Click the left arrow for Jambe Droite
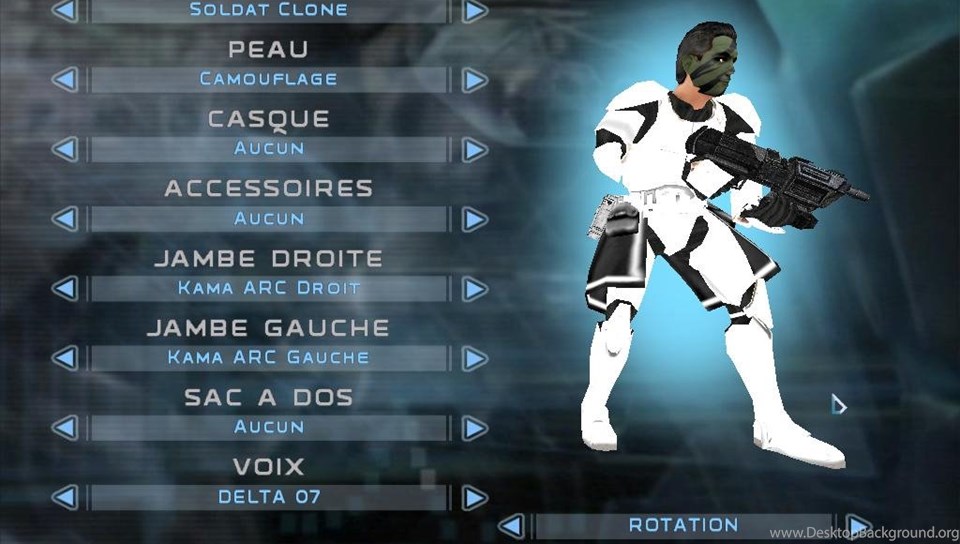Image resolution: width=960 pixels, height=544 pixels. click(x=64, y=289)
